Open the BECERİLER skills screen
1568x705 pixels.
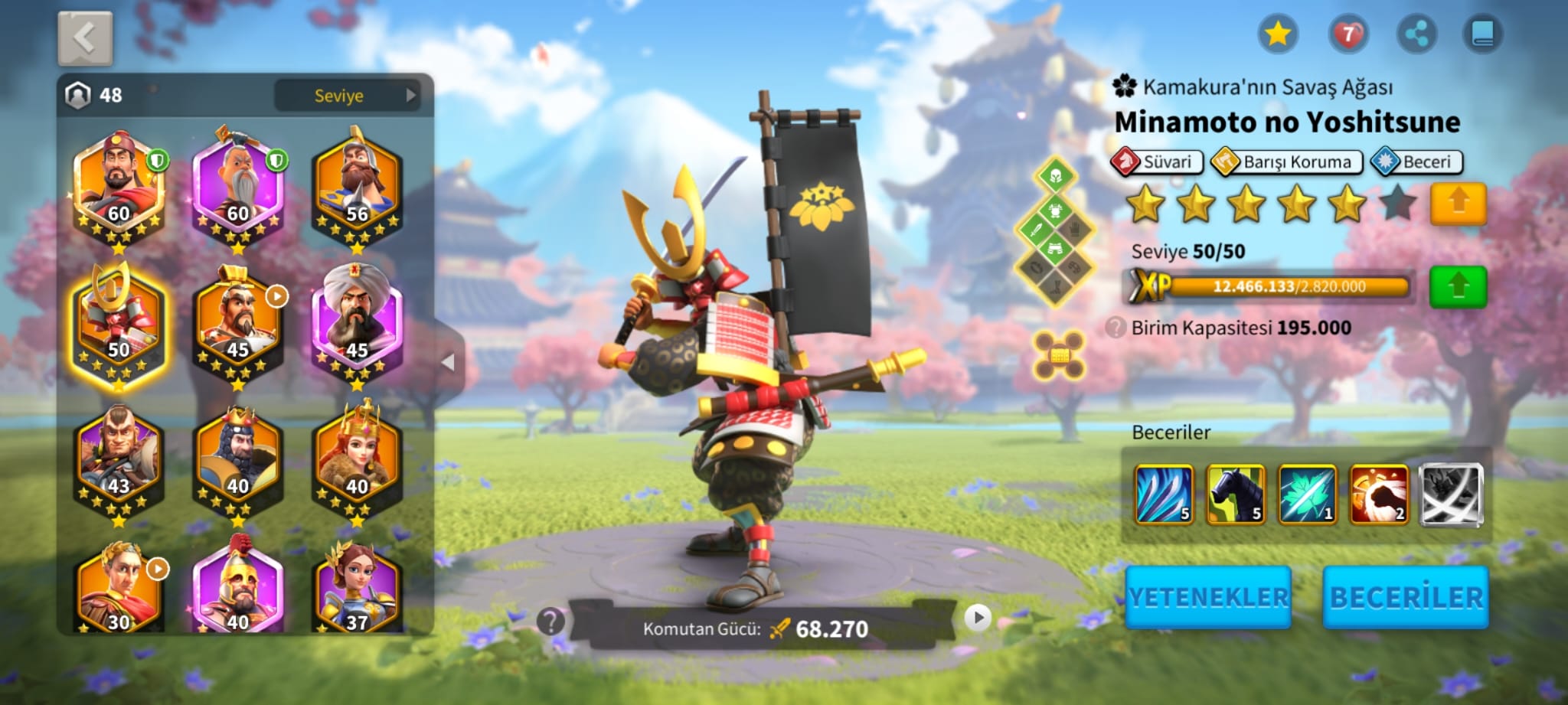coord(1406,597)
